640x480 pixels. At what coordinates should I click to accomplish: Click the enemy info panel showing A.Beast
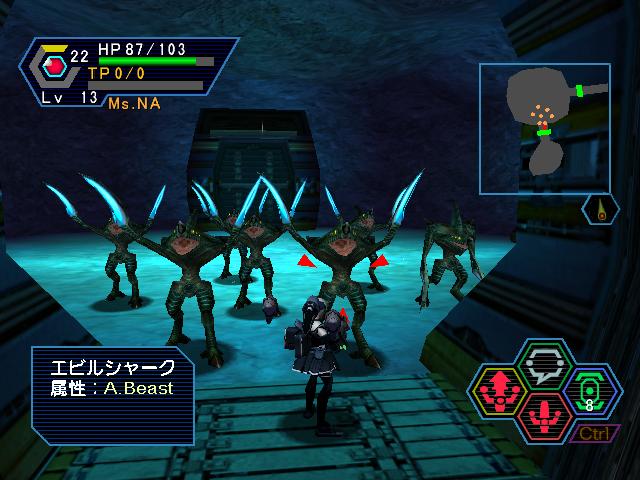click(112, 394)
